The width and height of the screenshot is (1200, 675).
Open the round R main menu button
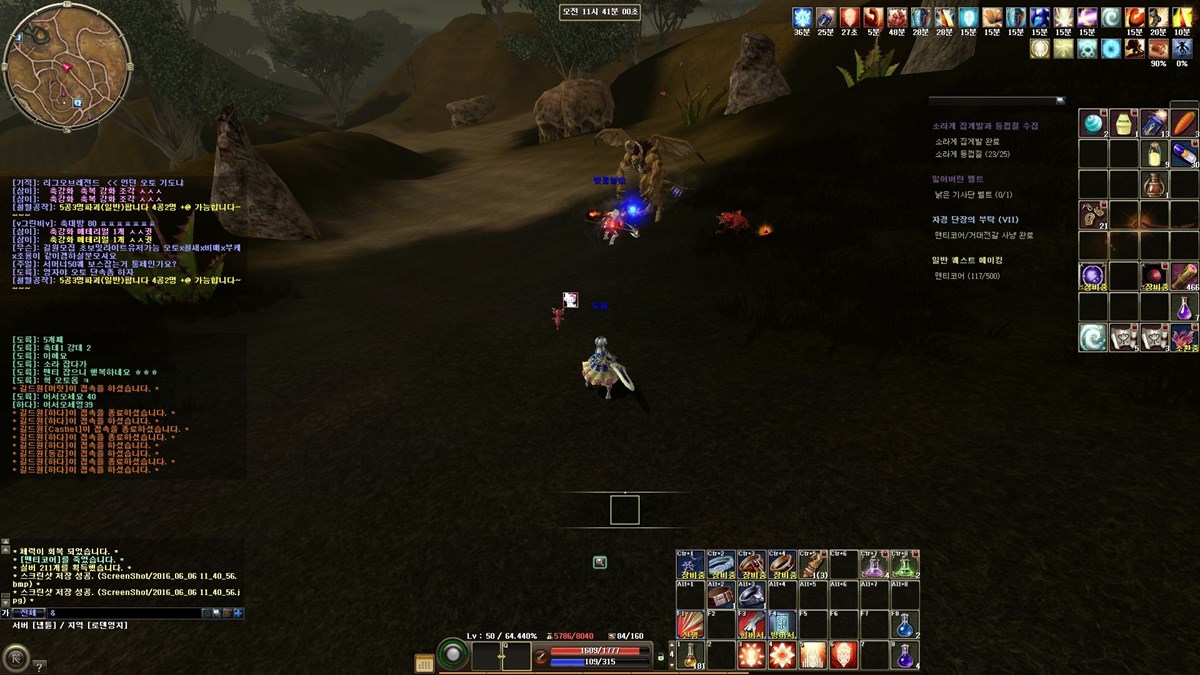[x=16, y=658]
